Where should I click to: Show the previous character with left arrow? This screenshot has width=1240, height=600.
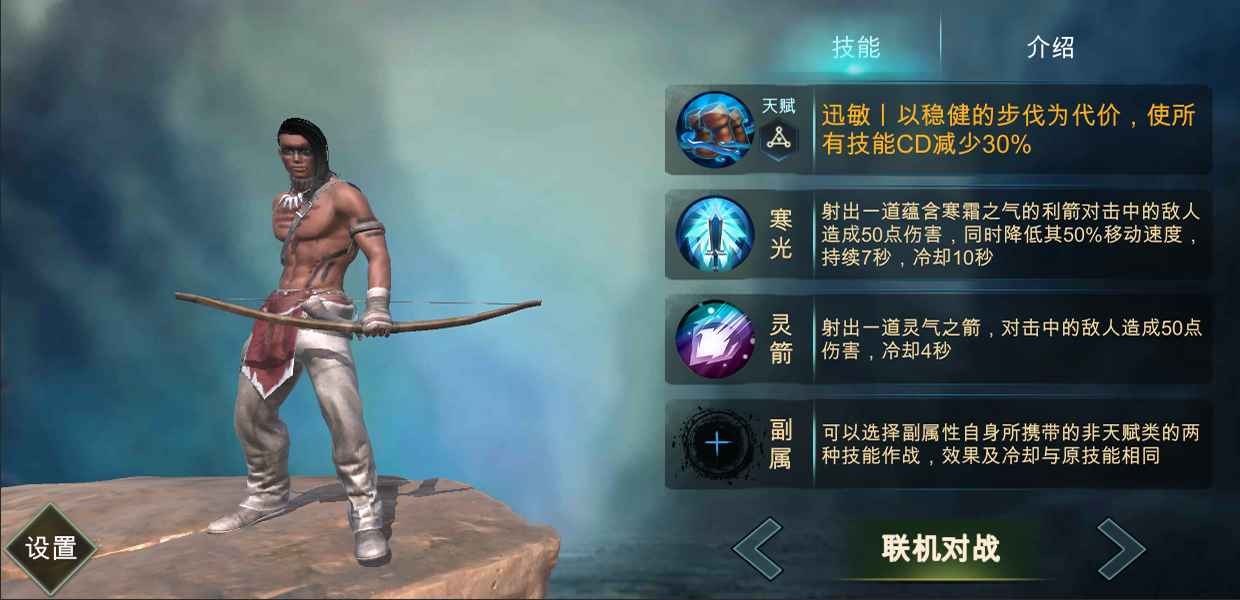pyautogui.click(x=757, y=548)
